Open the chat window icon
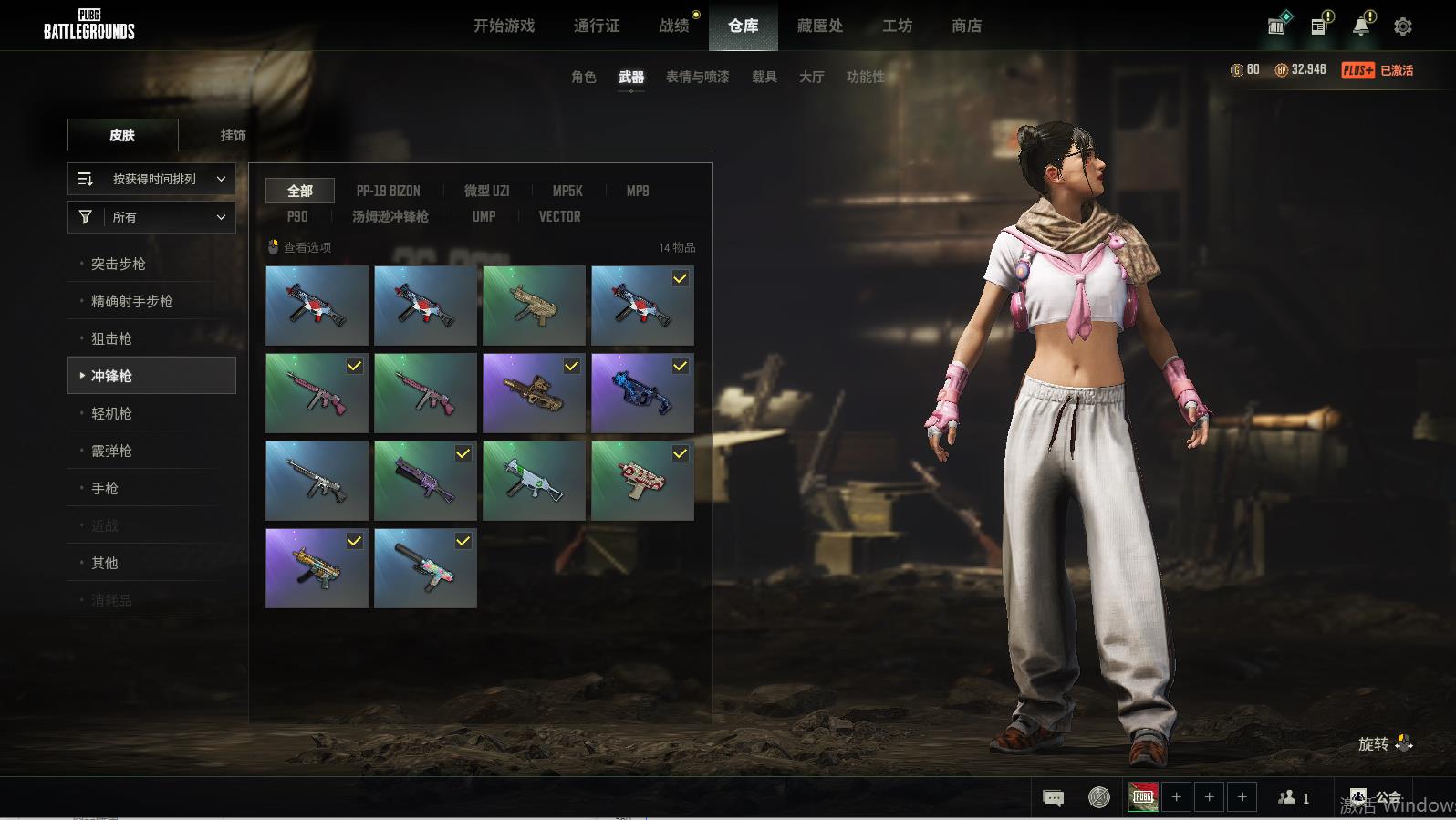 coord(1053,798)
